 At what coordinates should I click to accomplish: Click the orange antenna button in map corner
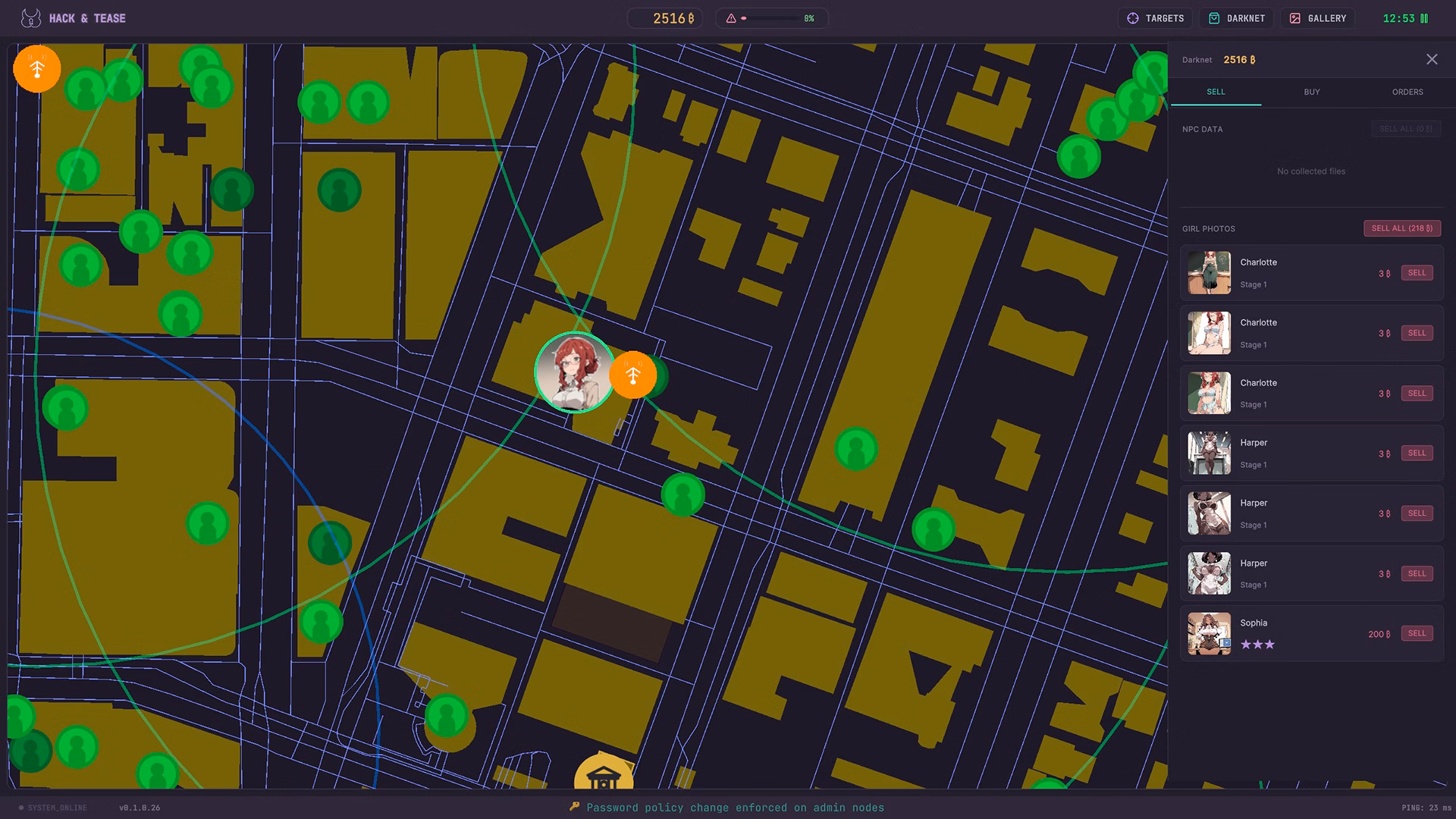point(37,69)
